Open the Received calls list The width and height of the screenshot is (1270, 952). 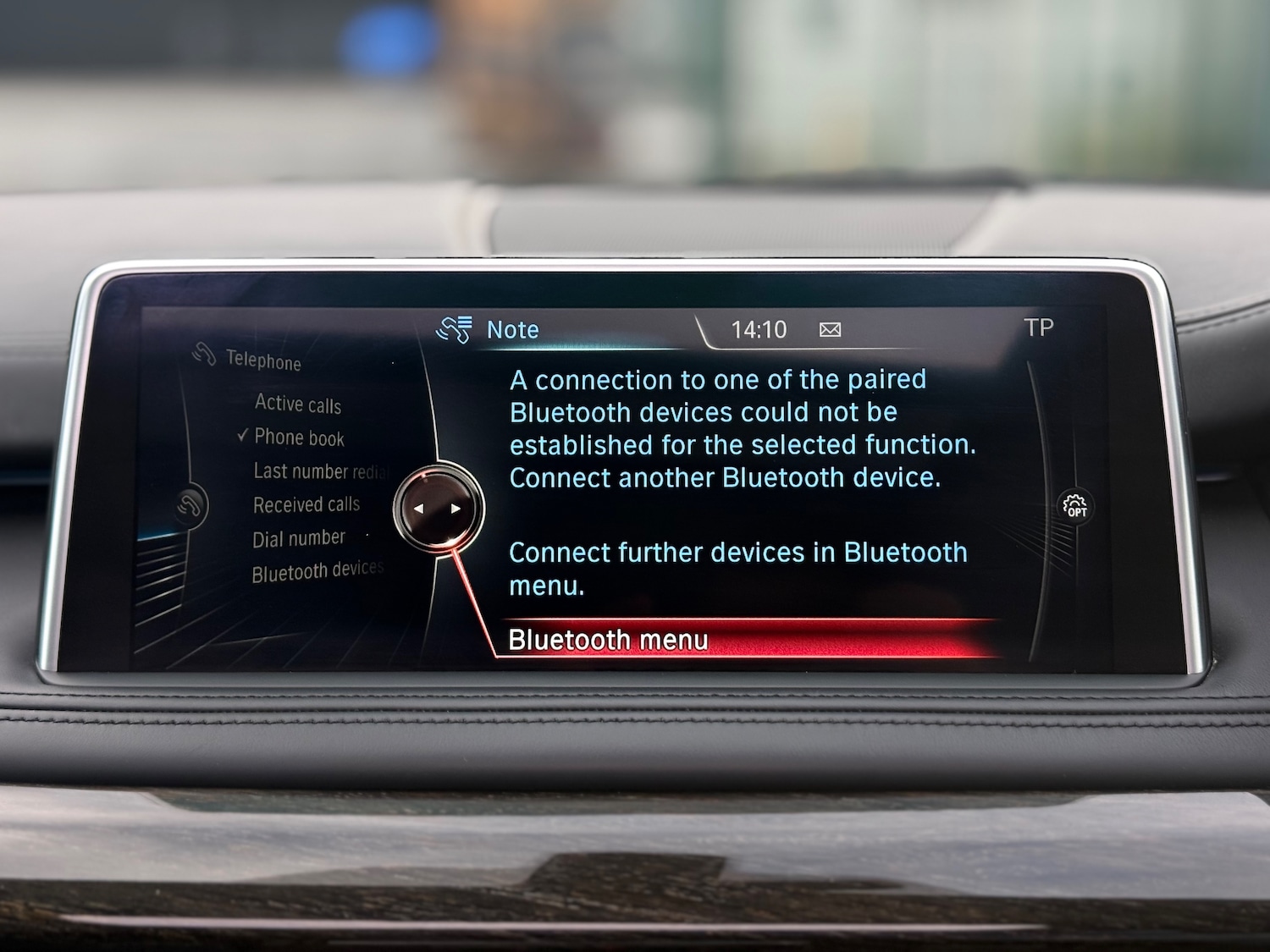306,504
